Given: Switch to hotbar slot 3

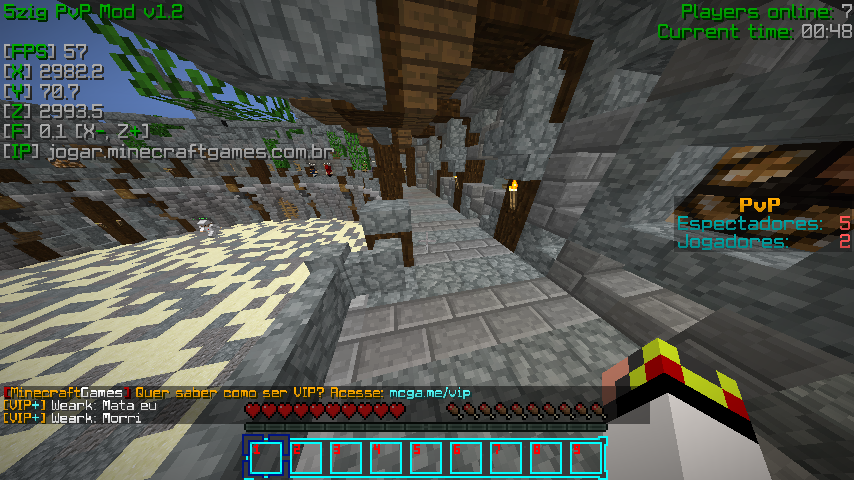Looking at the screenshot, I should (x=346, y=457).
